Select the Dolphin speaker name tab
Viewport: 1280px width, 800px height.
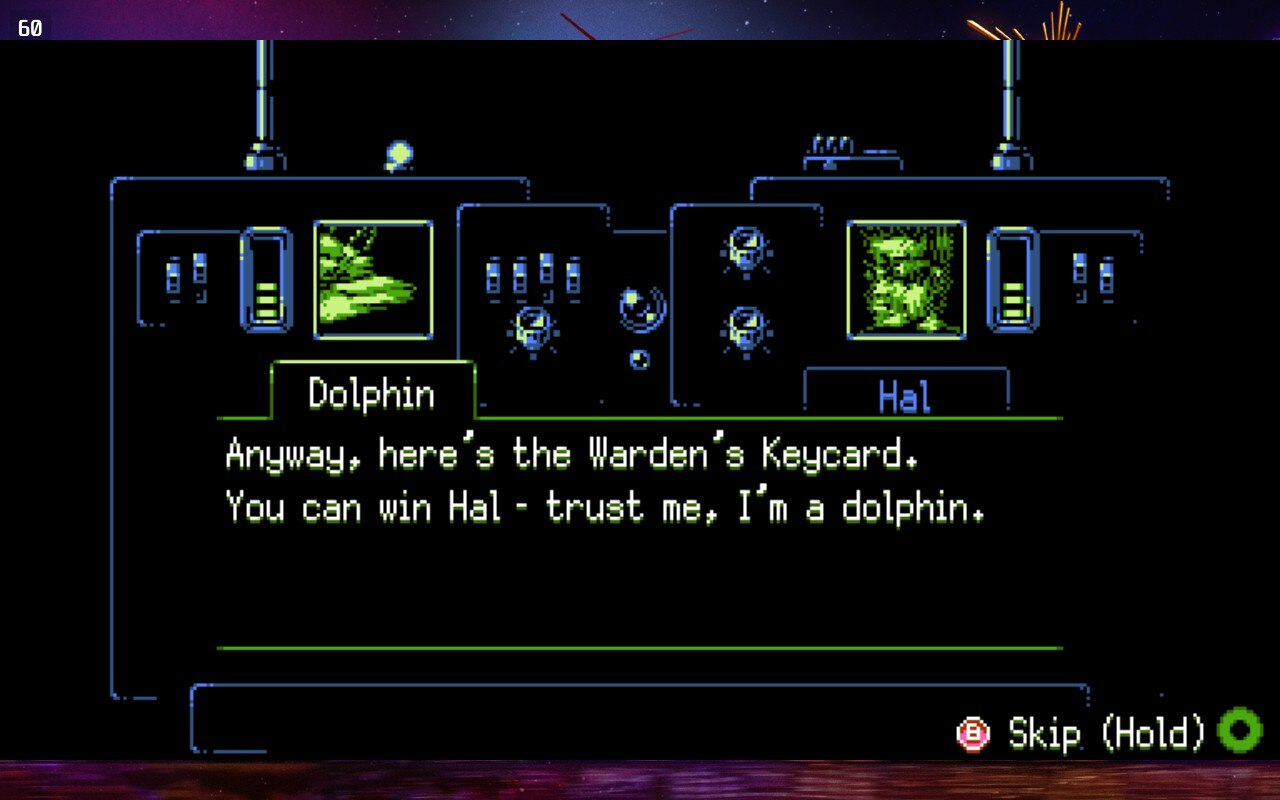pos(372,392)
